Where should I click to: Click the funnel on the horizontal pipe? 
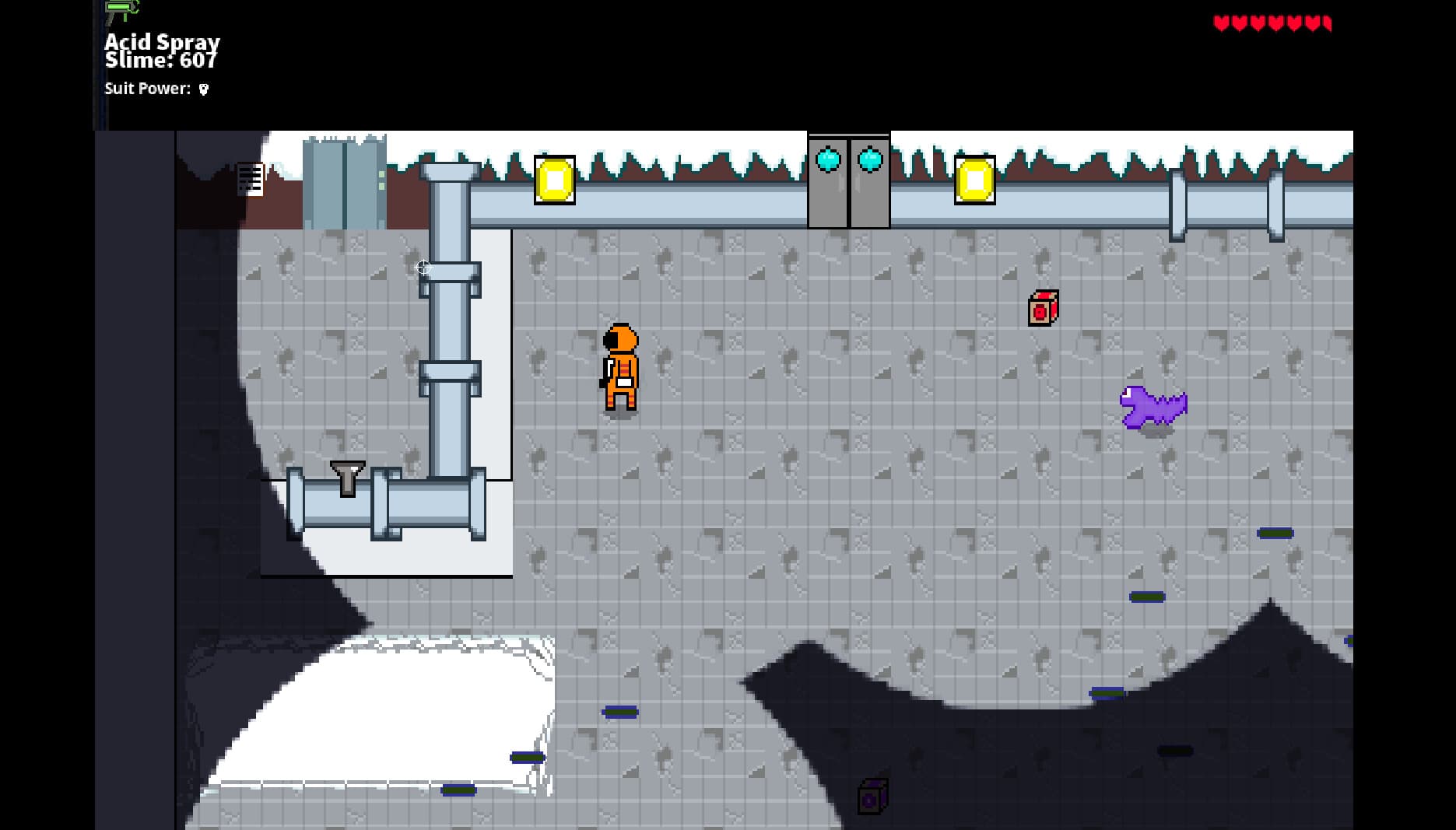346,475
